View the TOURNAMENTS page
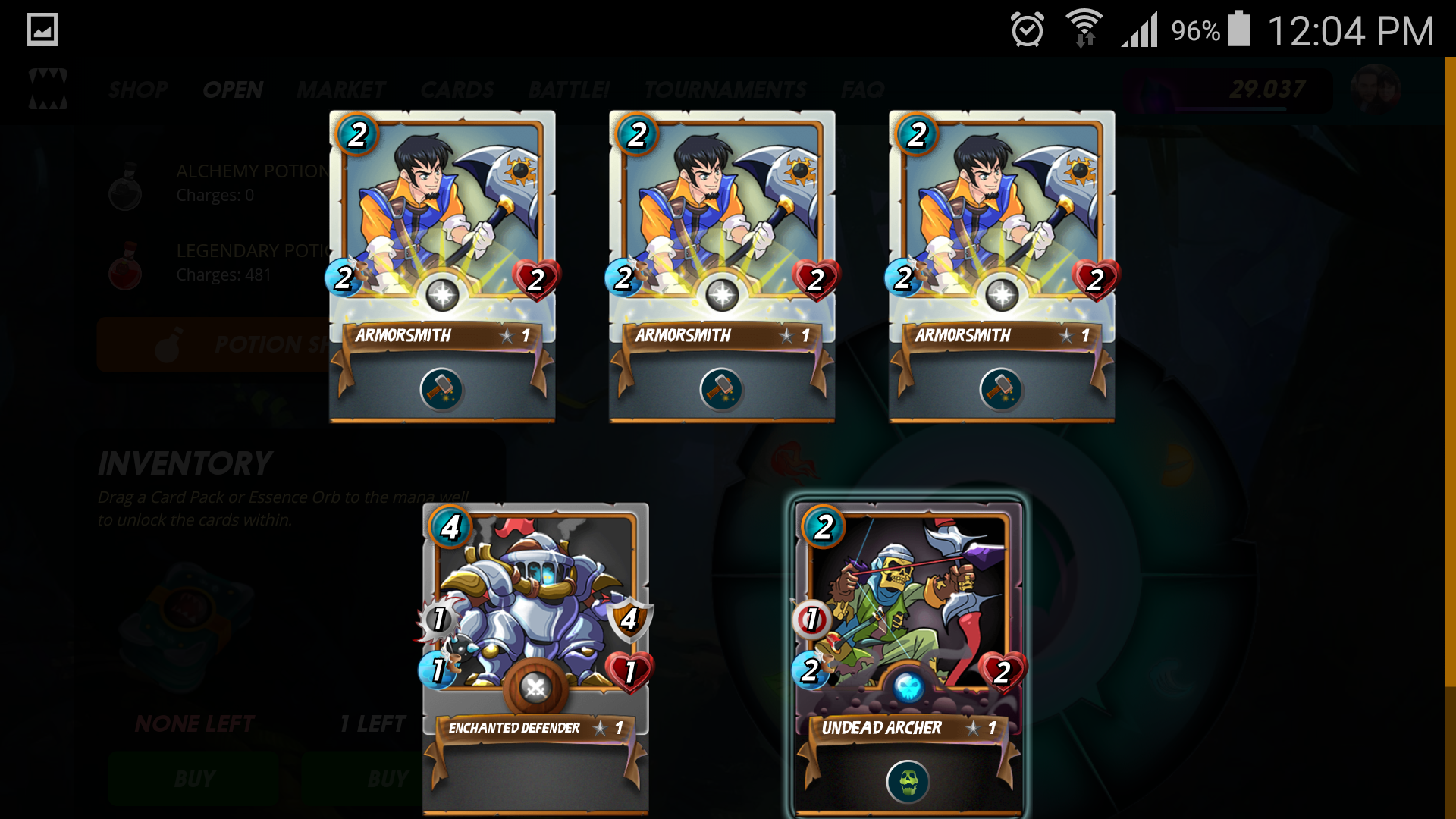Image resolution: width=1456 pixels, height=819 pixels. click(x=725, y=90)
